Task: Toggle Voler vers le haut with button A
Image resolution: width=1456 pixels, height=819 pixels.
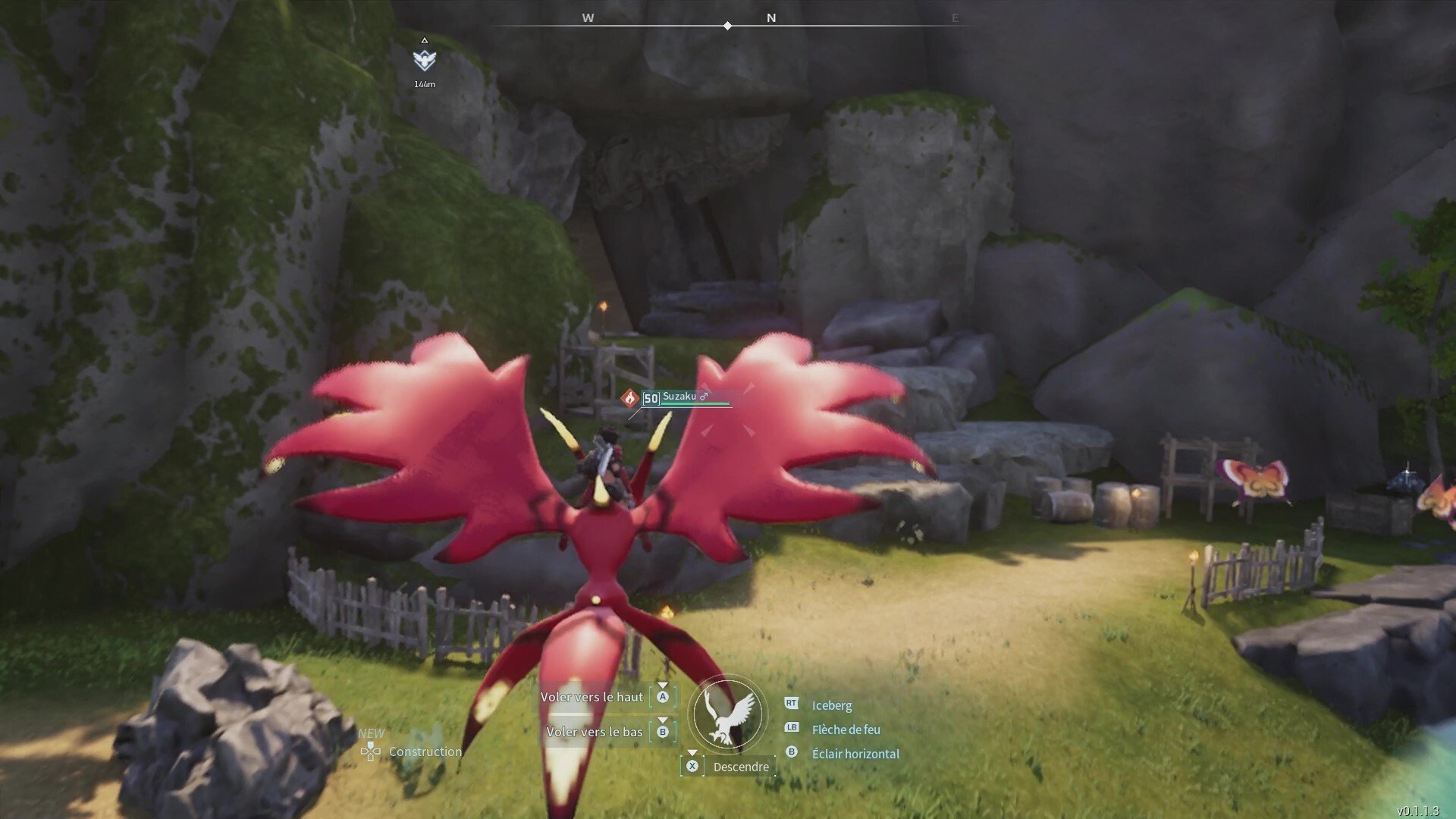Action: coord(664,696)
